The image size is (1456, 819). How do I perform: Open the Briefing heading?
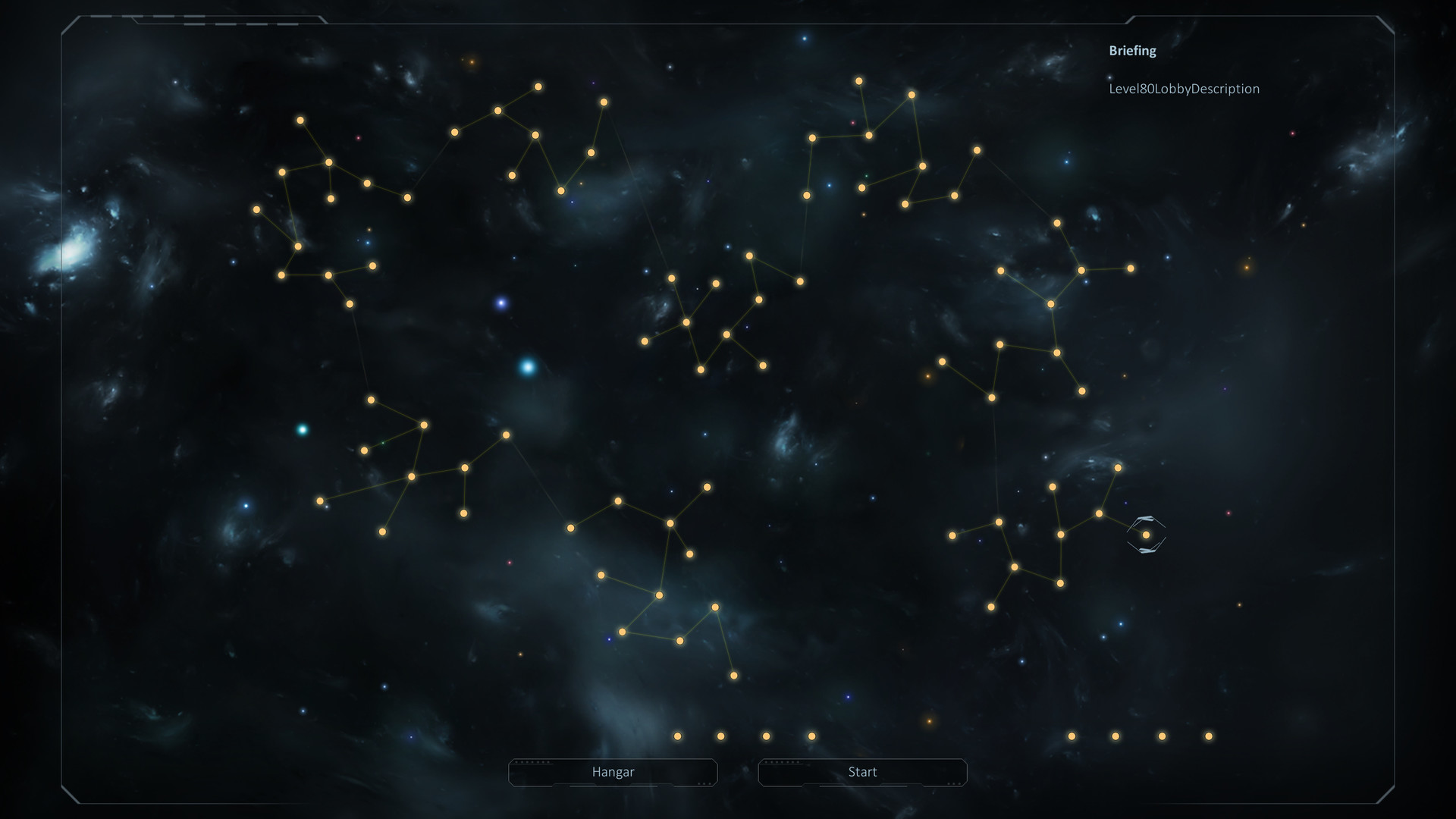tap(1131, 51)
